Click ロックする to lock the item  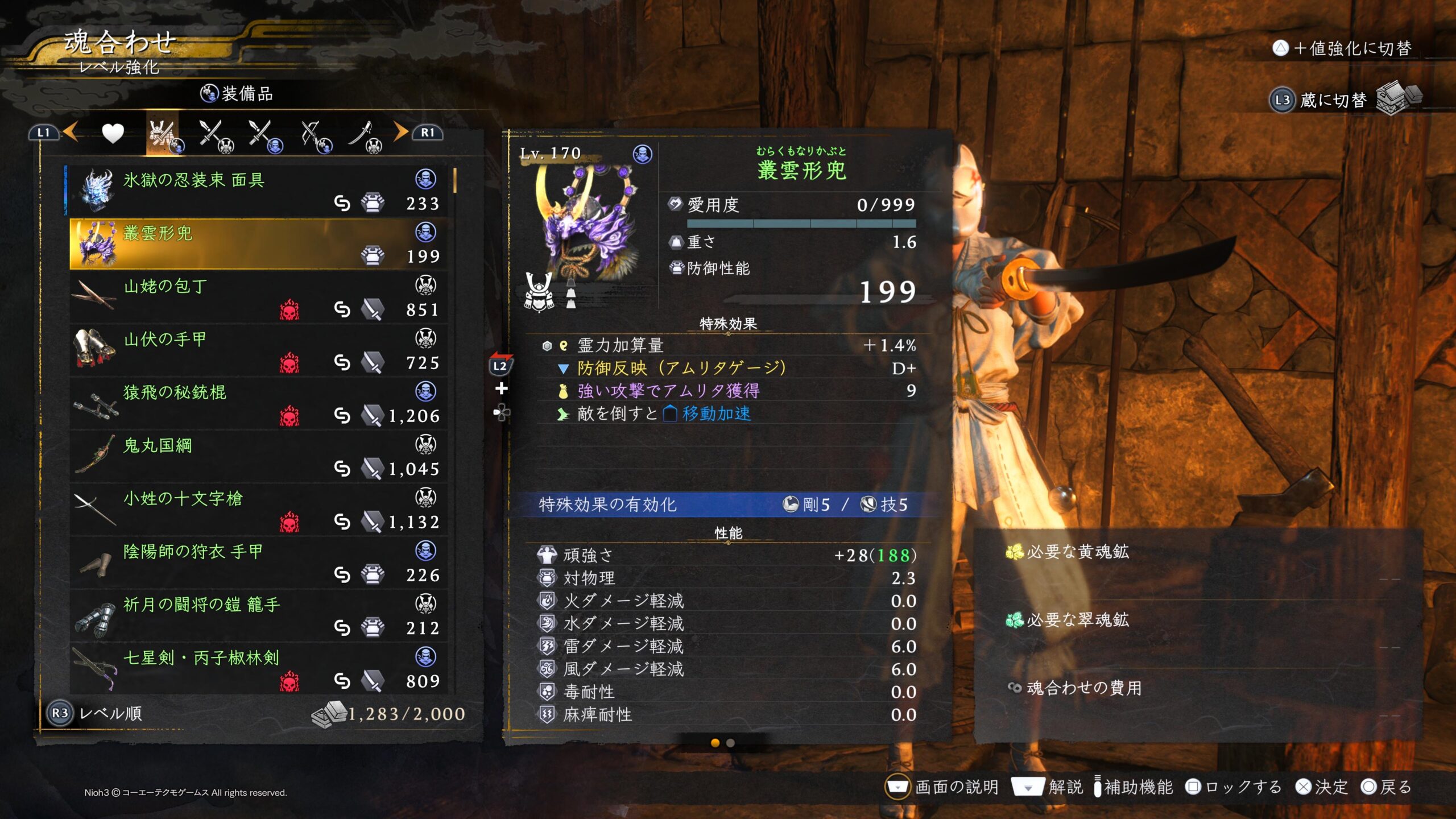(1233, 787)
